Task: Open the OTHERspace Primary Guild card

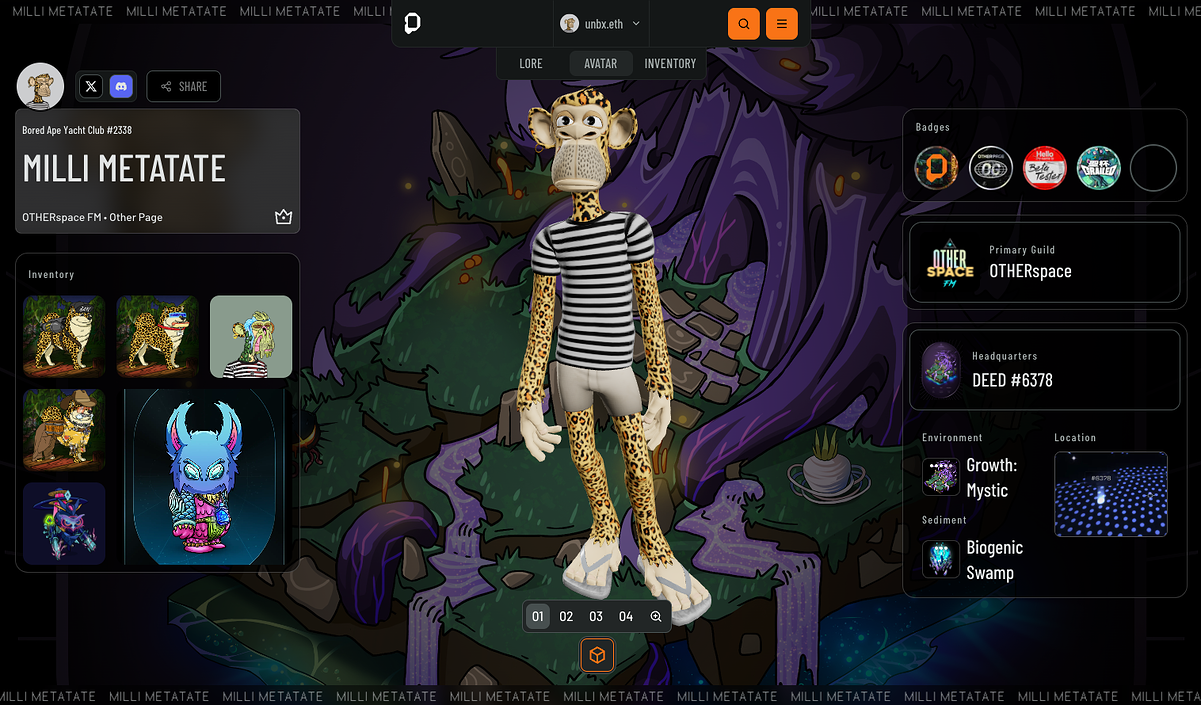Action: (1044, 262)
